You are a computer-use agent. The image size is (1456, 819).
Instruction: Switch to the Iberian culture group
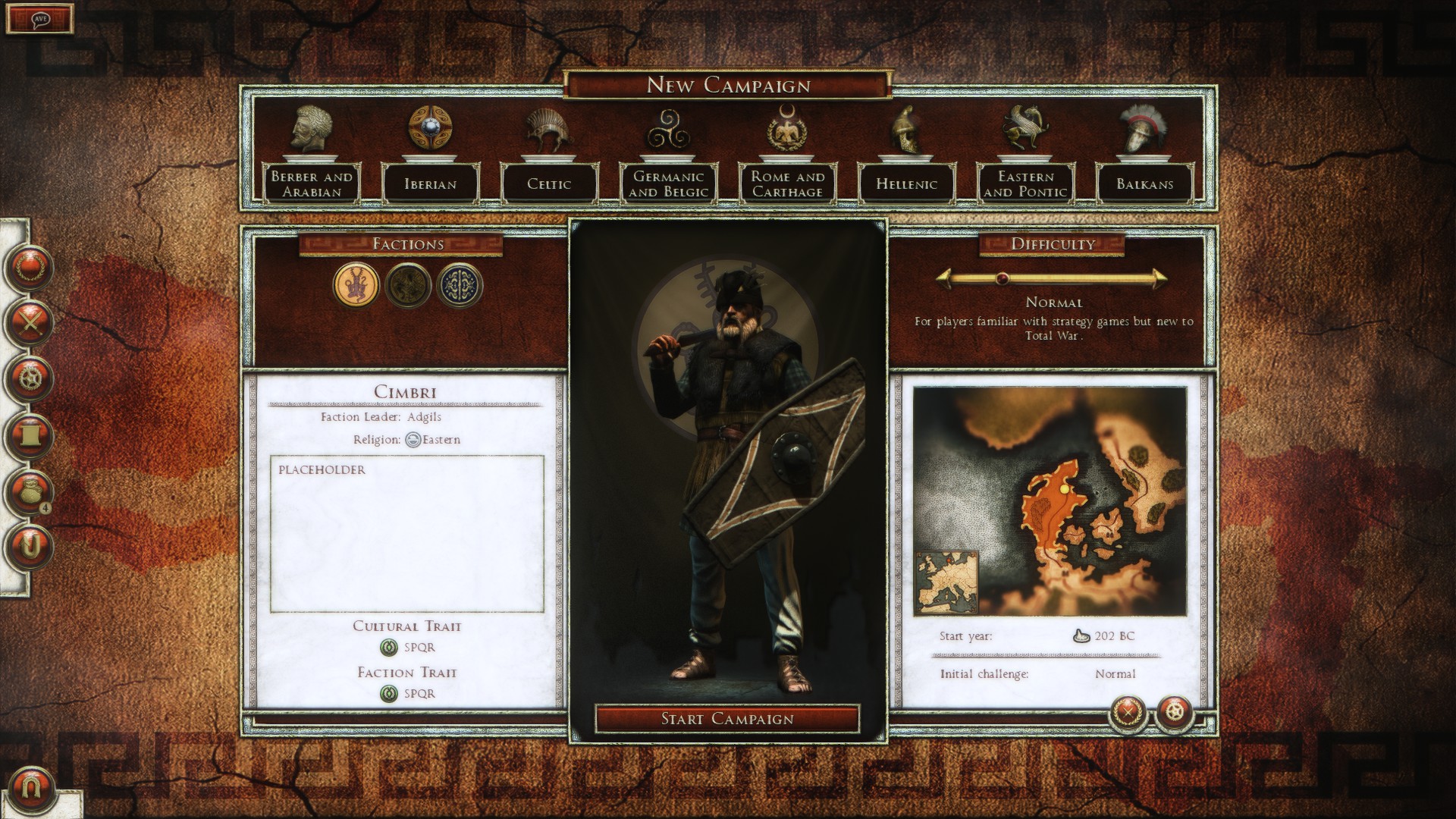(x=430, y=184)
